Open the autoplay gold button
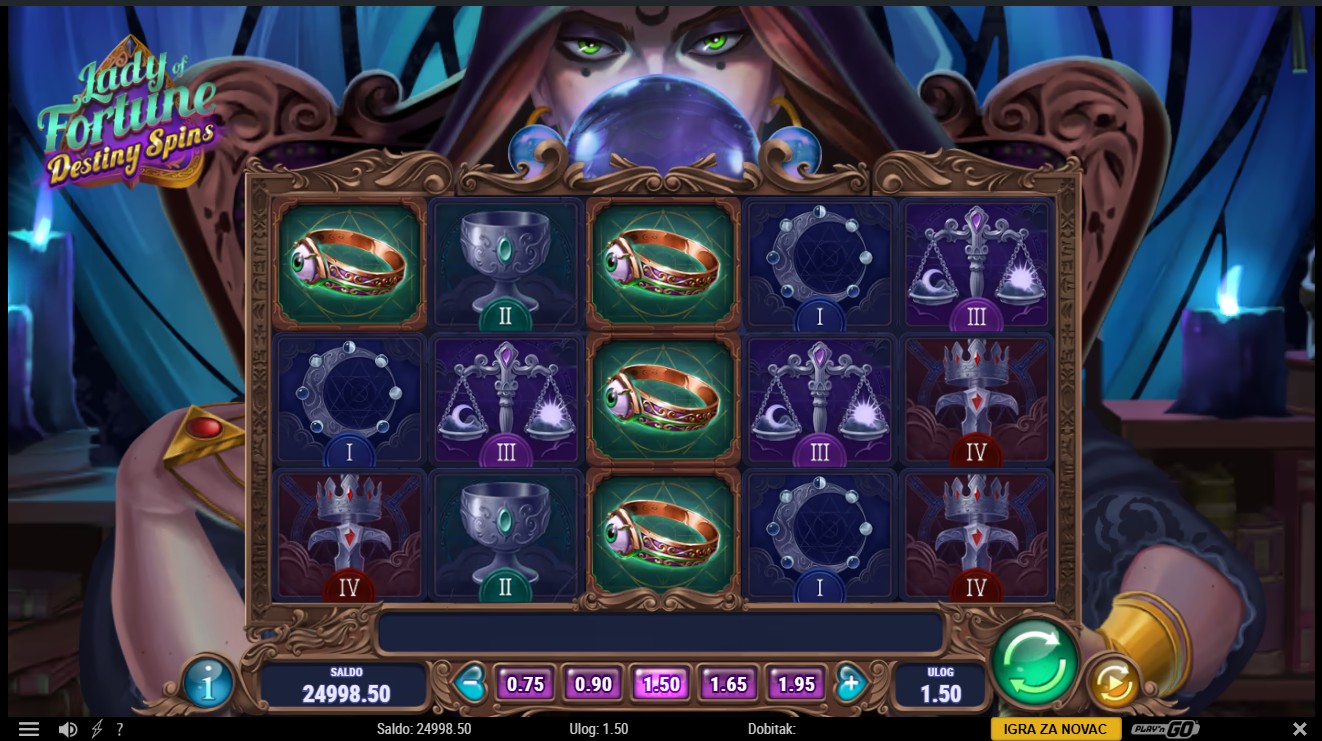 (1113, 683)
